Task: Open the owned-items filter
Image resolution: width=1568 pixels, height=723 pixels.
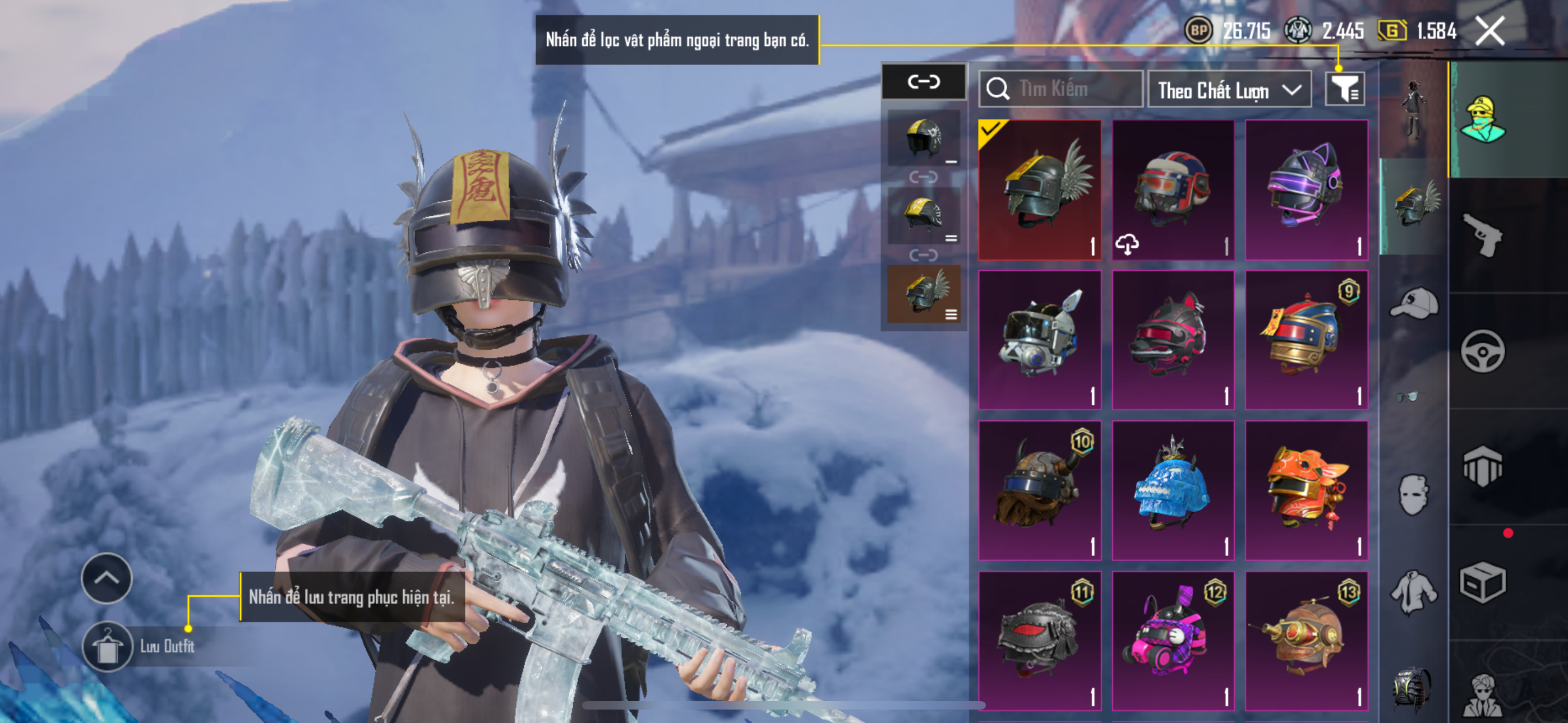Action: pyautogui.click(x=1345, y=90)
